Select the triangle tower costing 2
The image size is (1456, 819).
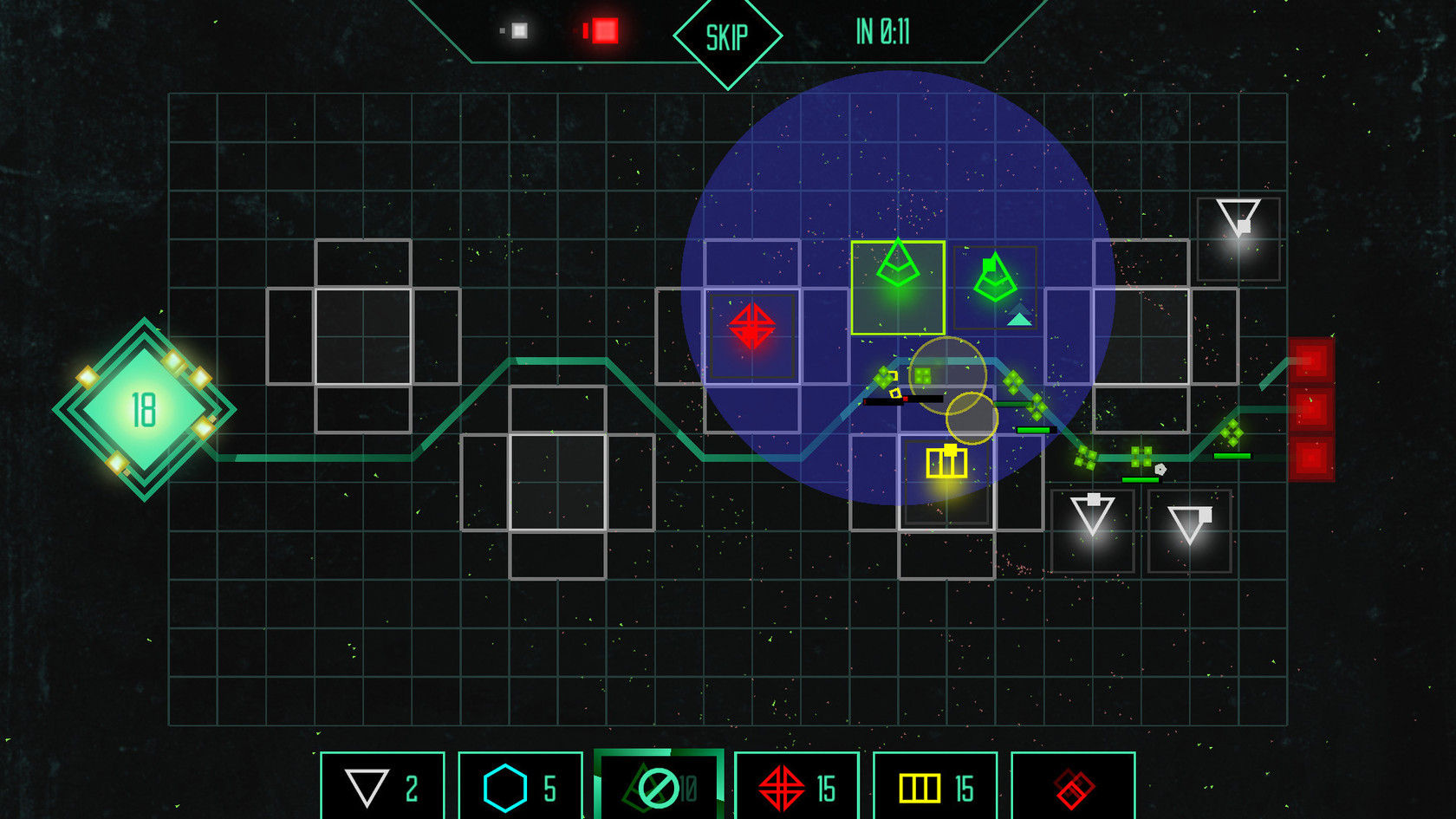click(381, 787)
